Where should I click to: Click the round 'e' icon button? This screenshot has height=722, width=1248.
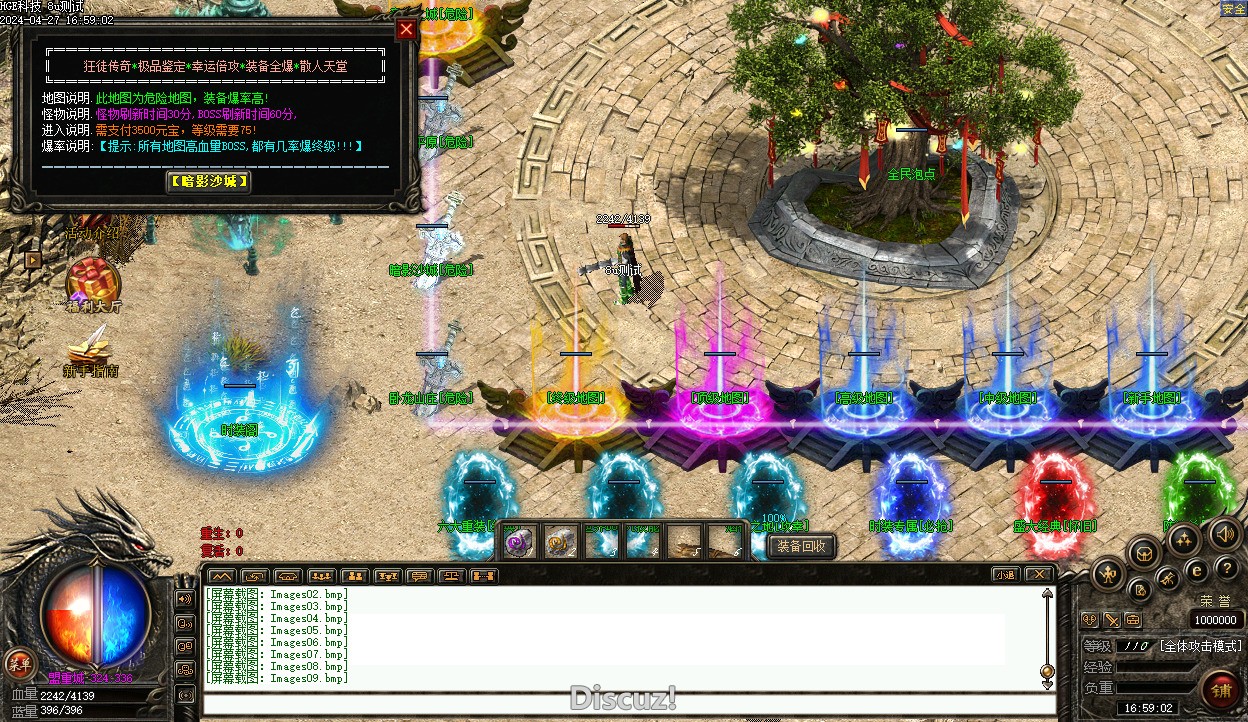coord(1197,570)
